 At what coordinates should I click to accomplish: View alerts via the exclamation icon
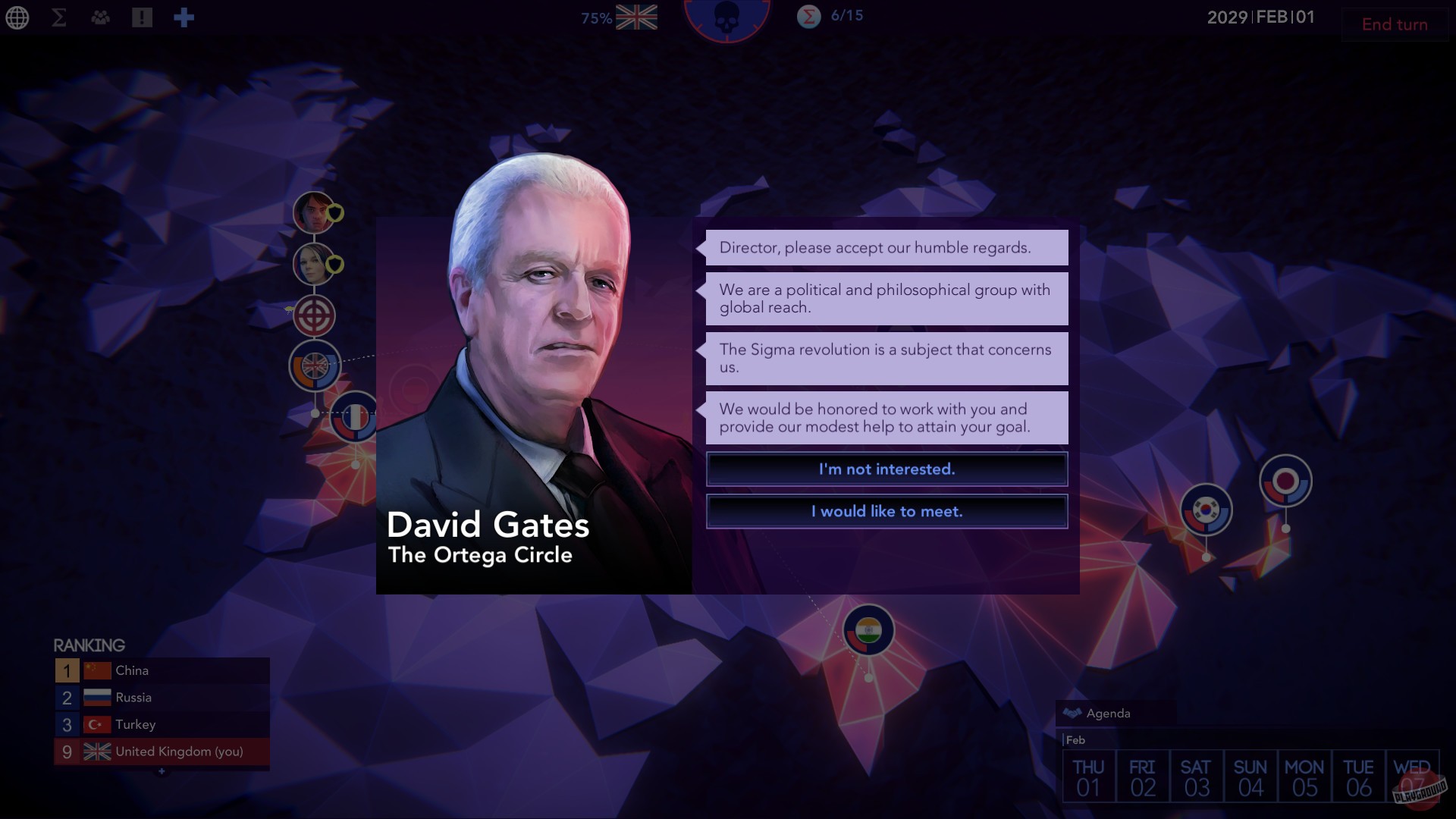coord(143,17)
